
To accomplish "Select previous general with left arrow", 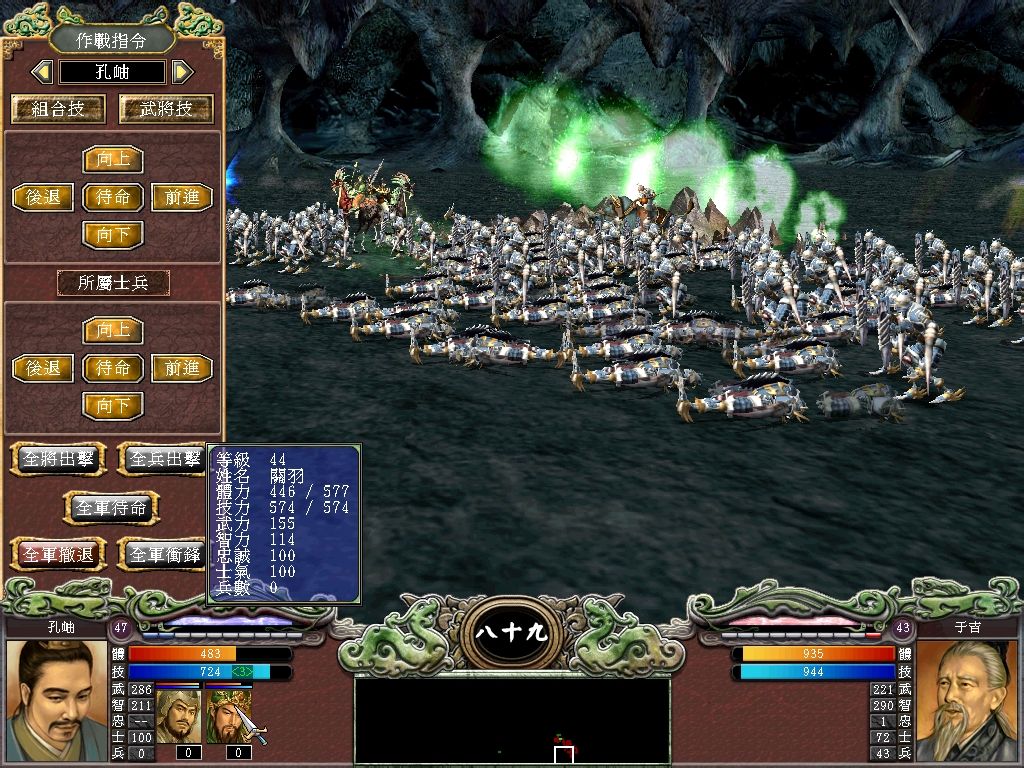I will (x=42, y=72).
